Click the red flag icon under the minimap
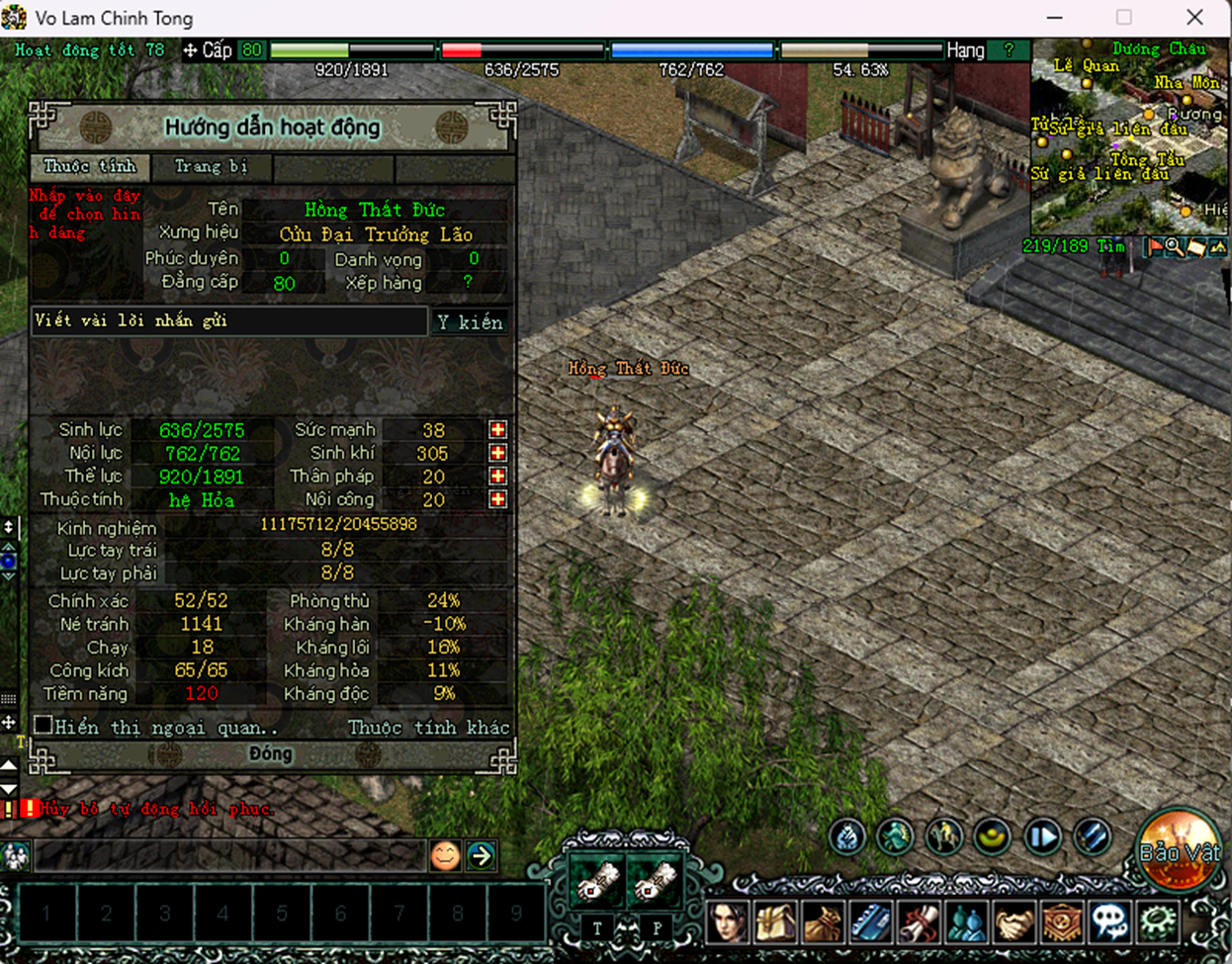The height and width of the screenshot is (964, 1232). pos(1153,247)
